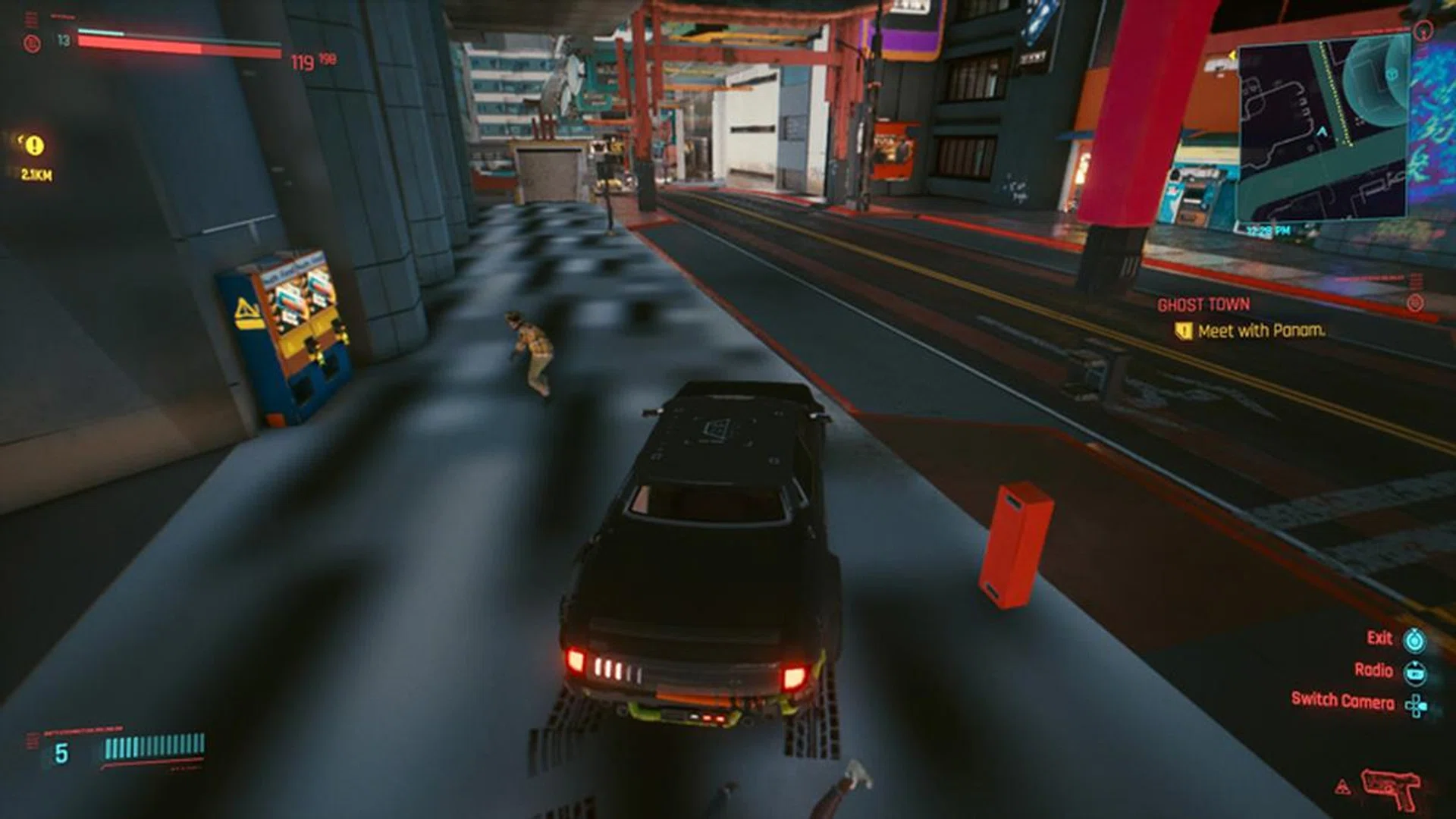Click the Exit text label
This screenshot has width=1456, height=819.
pyautogui.click(x=1379, y=639)
